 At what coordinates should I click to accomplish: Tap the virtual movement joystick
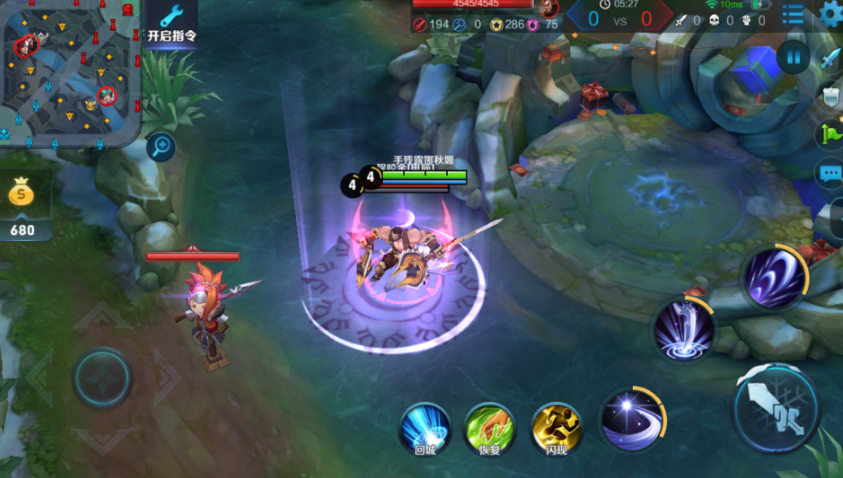click(x=102, y=377)
